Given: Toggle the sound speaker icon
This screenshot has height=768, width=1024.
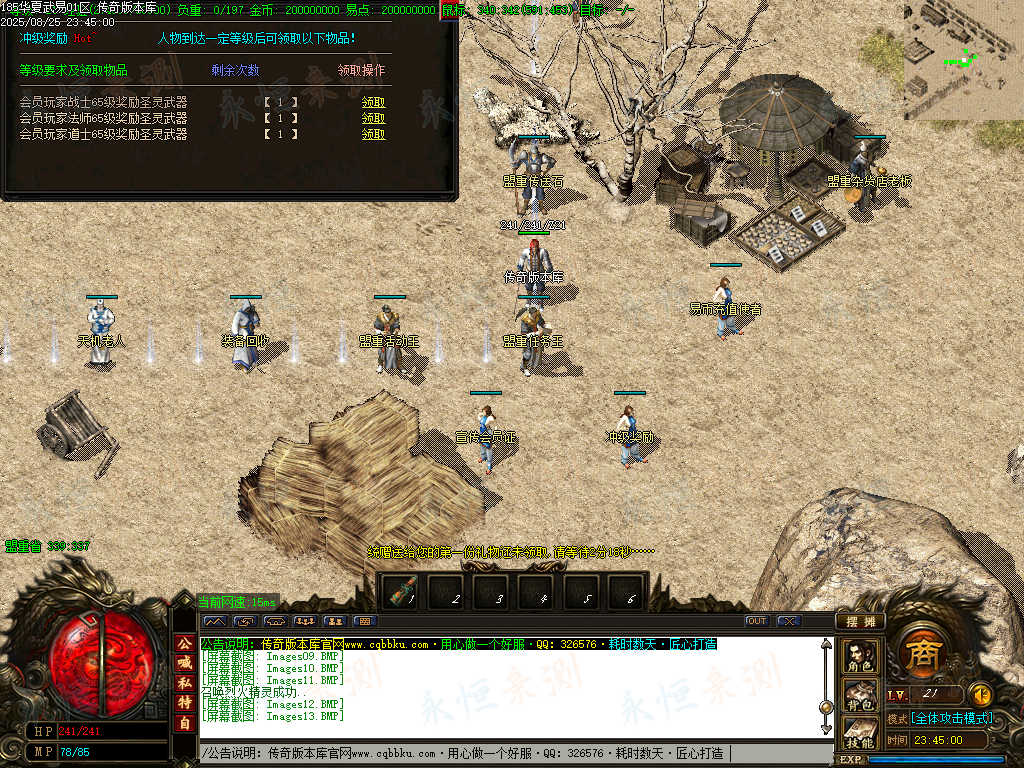Looking at the screenshot, I should [x=981, y=693].
